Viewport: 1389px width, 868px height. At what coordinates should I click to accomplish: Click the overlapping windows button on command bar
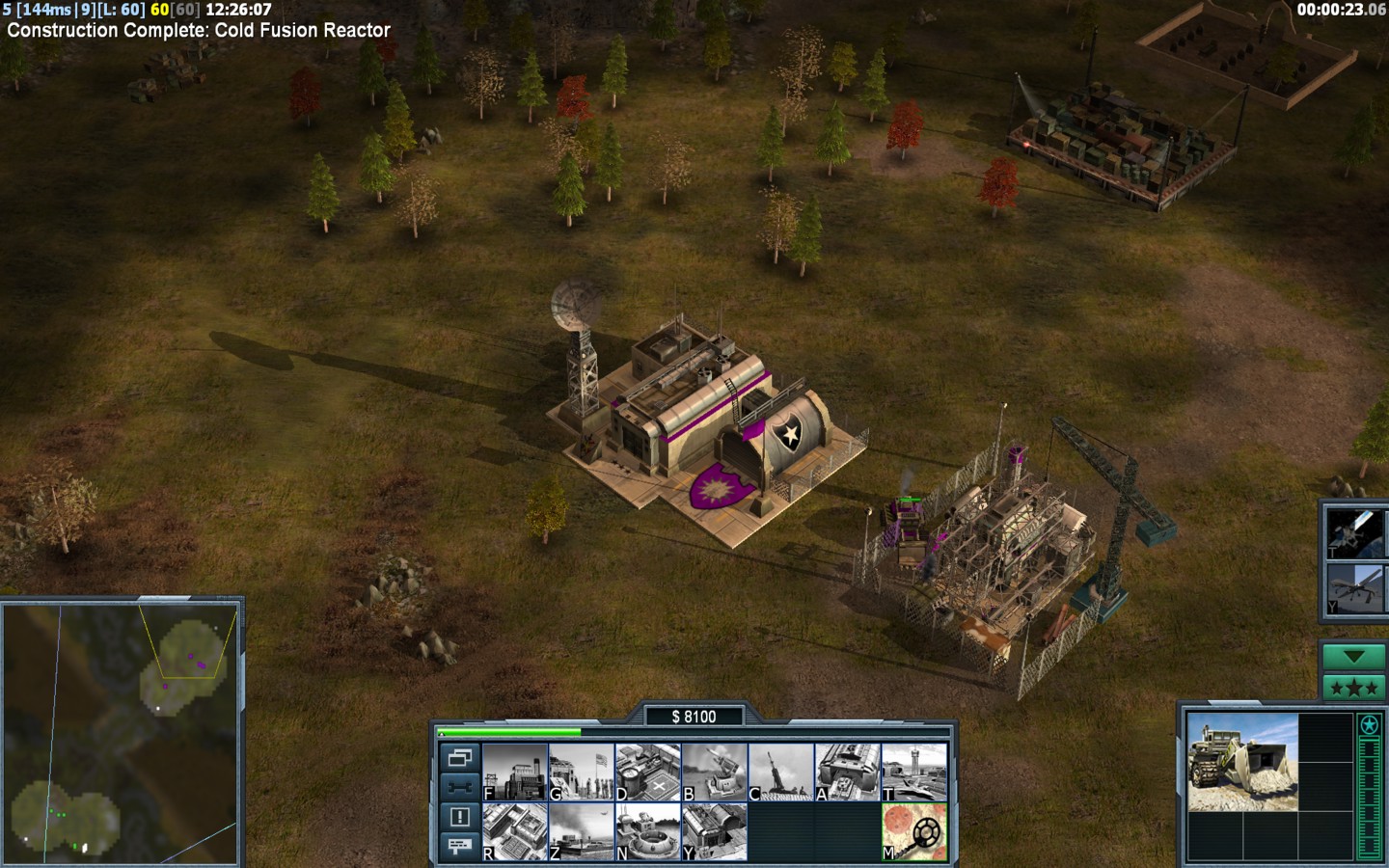coord(459,757)
